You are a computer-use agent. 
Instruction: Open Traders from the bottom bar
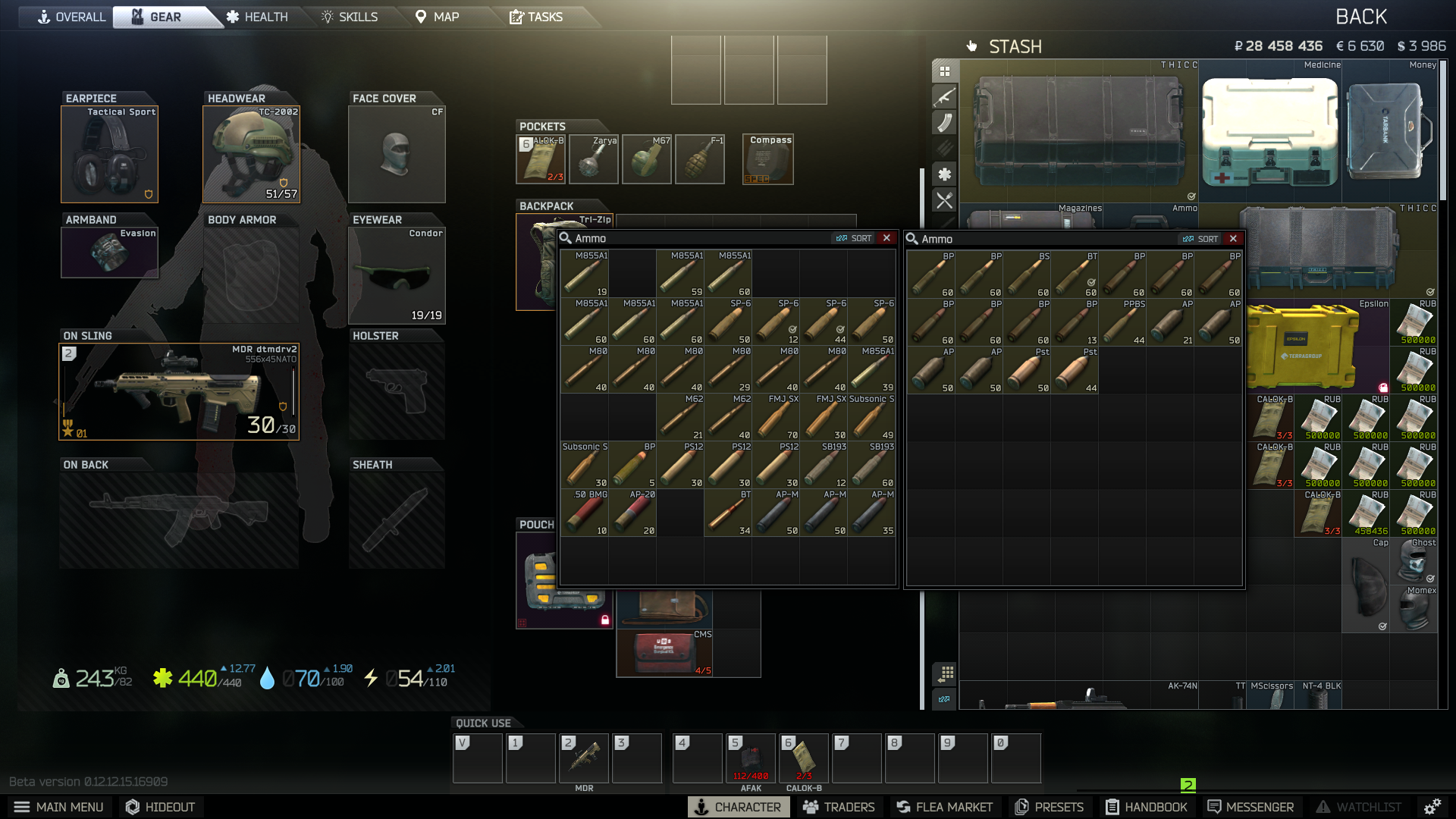point(839,807)
